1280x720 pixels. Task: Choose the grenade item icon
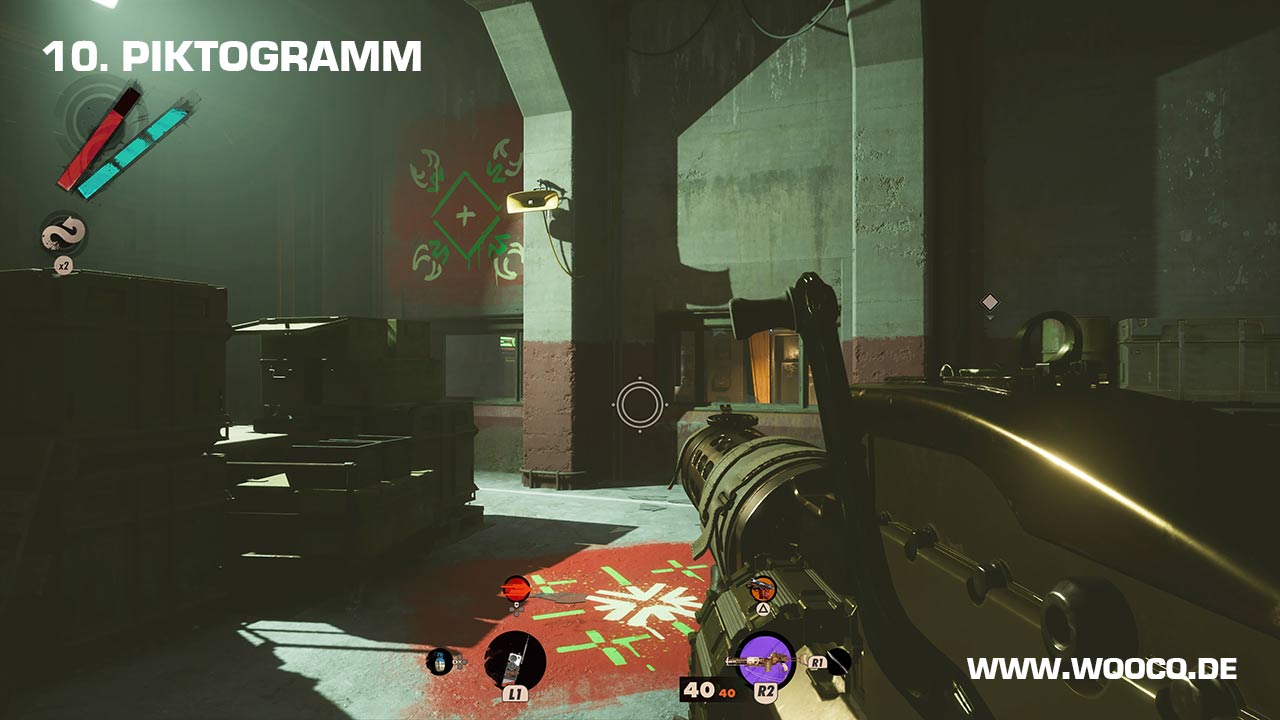(x=439, y=660)
